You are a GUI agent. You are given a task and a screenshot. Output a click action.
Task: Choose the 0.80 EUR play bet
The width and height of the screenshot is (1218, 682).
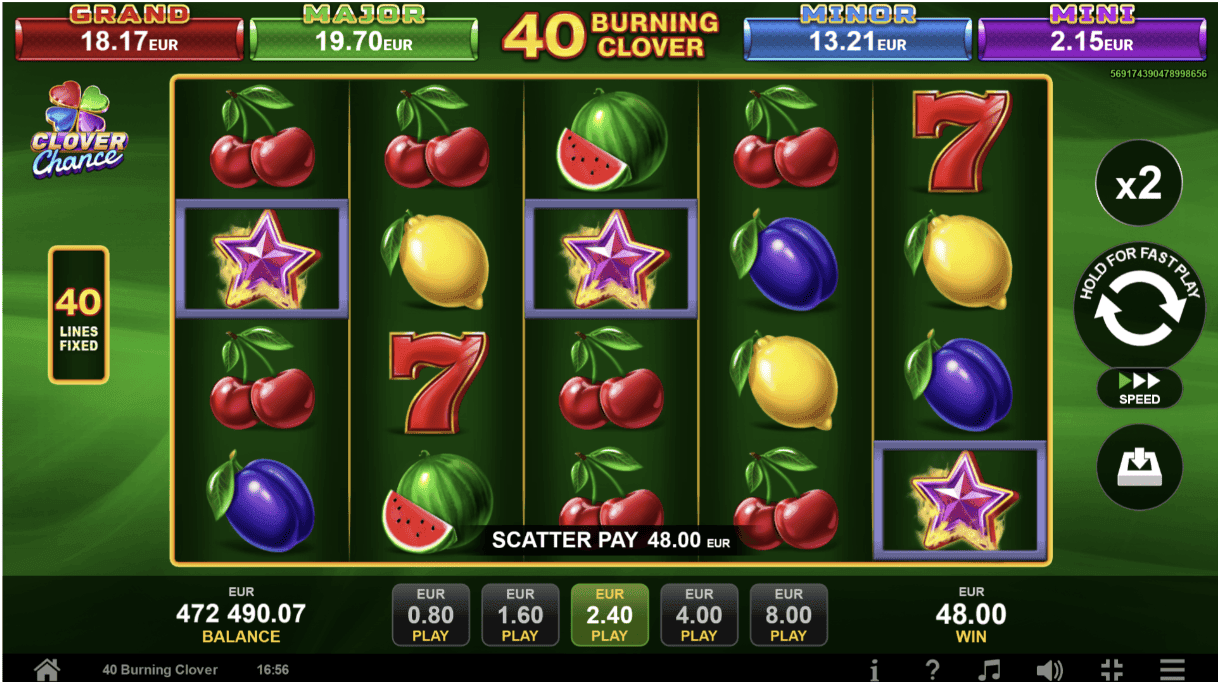pyautogui.click(x=430, y=615)
